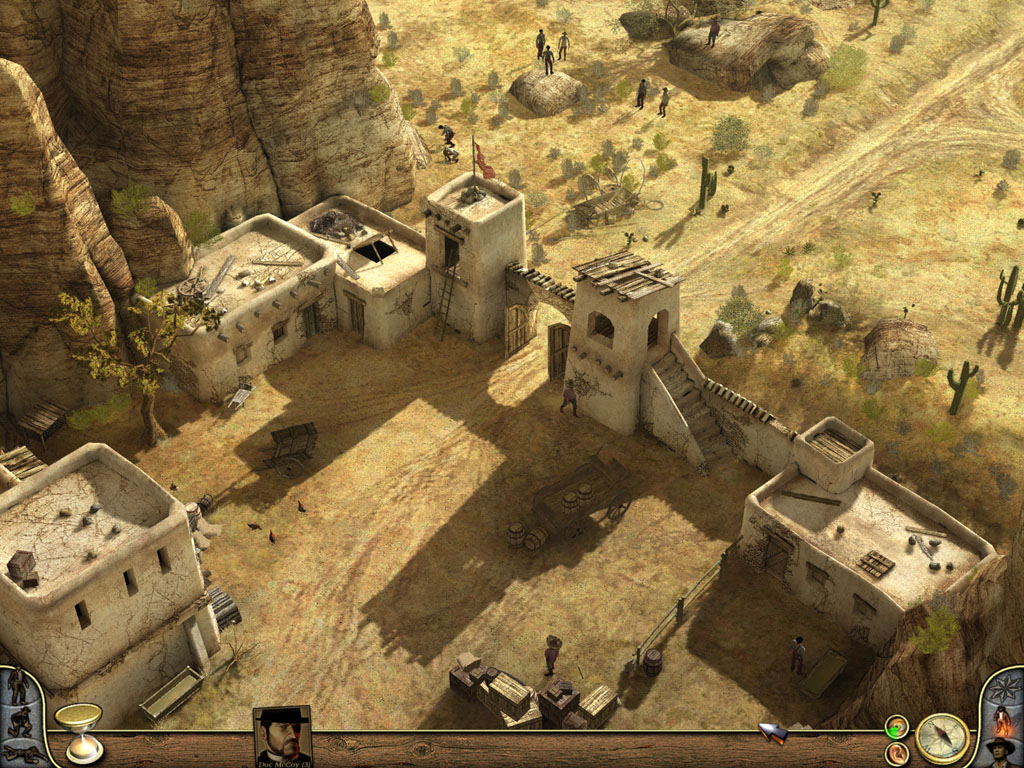The width and height of the screenshot is (1024, 768).
Task: Select the standing posture icon
Action: (17, 686)
